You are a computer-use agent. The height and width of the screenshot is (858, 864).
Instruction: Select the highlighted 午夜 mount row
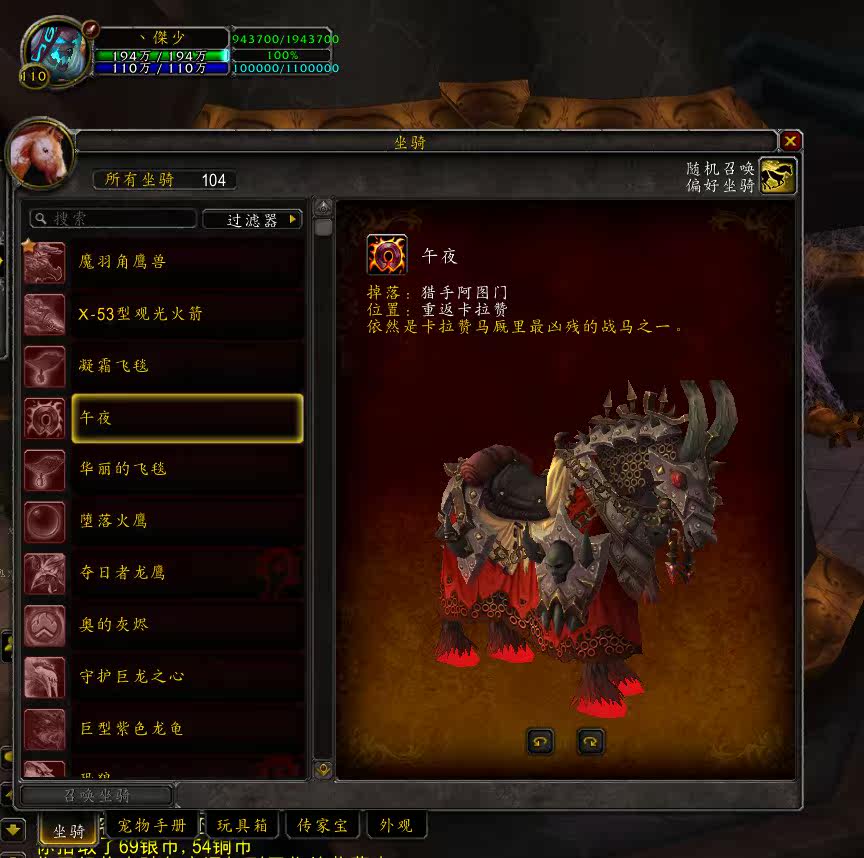pos(187,418)
